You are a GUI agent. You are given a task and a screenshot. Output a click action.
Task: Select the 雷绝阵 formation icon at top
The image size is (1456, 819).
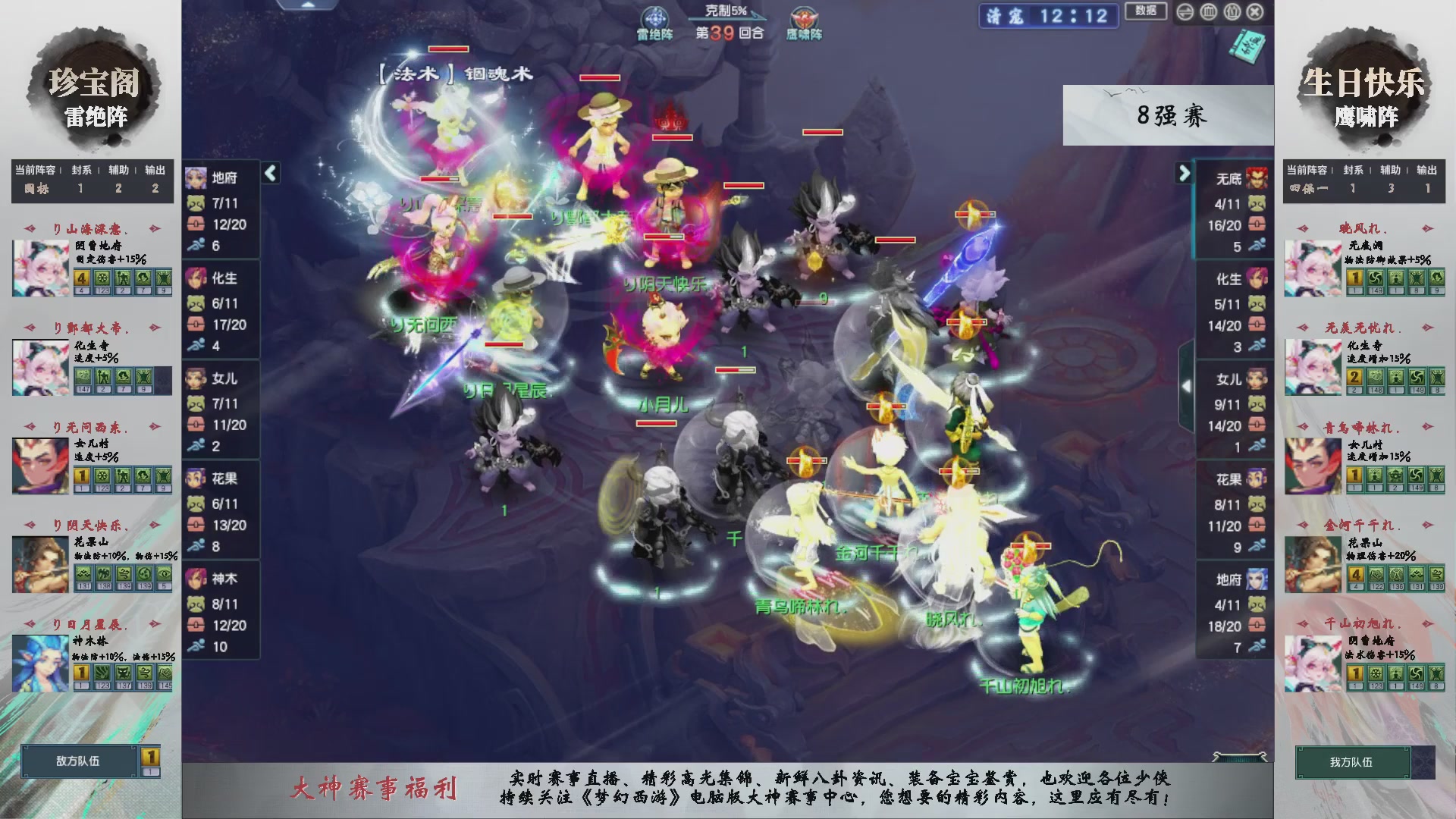click(x=654, y=17)
